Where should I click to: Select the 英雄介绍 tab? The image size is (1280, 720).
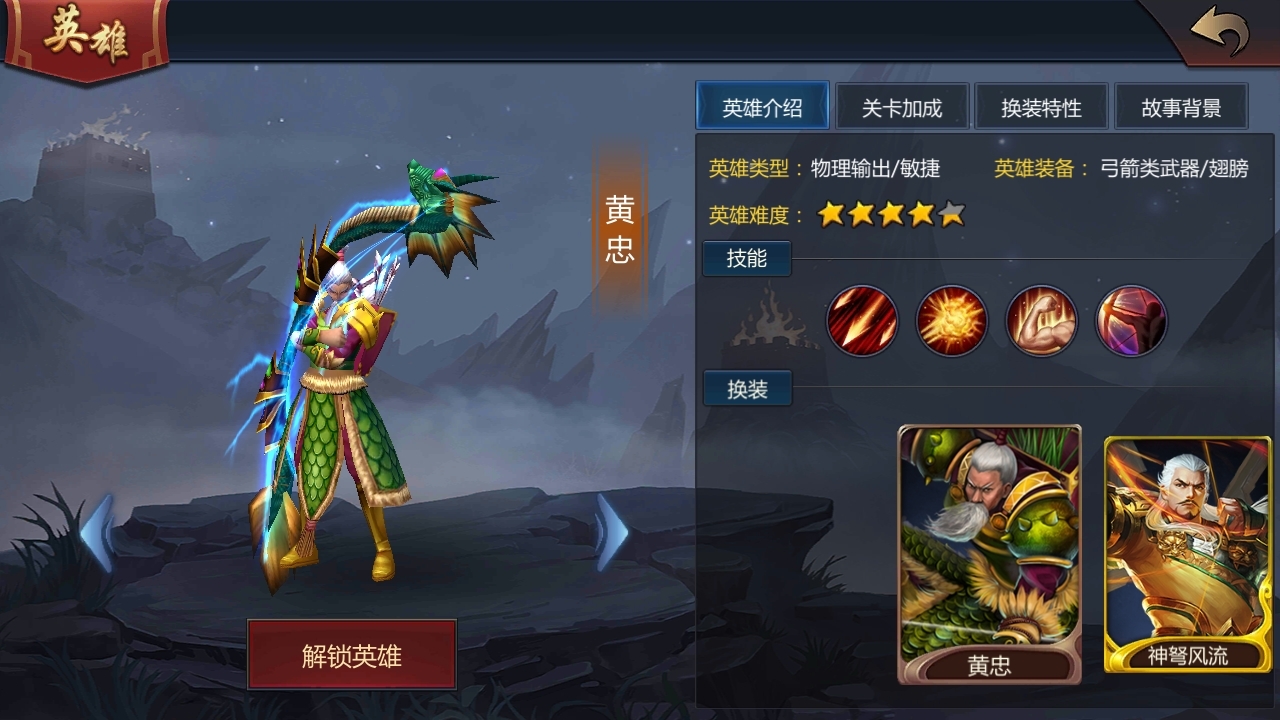[x=763, y=106]
